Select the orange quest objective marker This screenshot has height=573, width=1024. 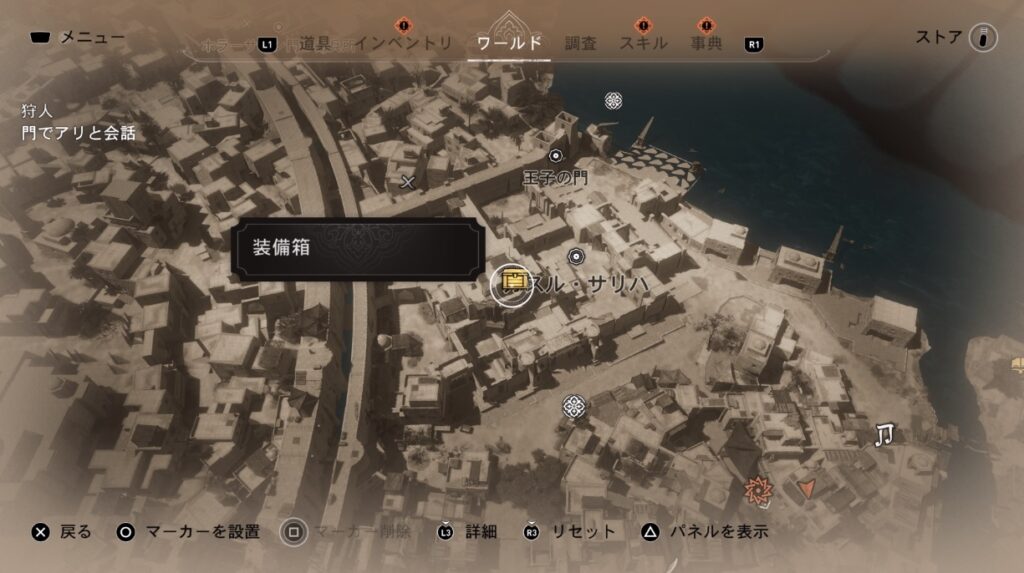(x=758, y=490)
